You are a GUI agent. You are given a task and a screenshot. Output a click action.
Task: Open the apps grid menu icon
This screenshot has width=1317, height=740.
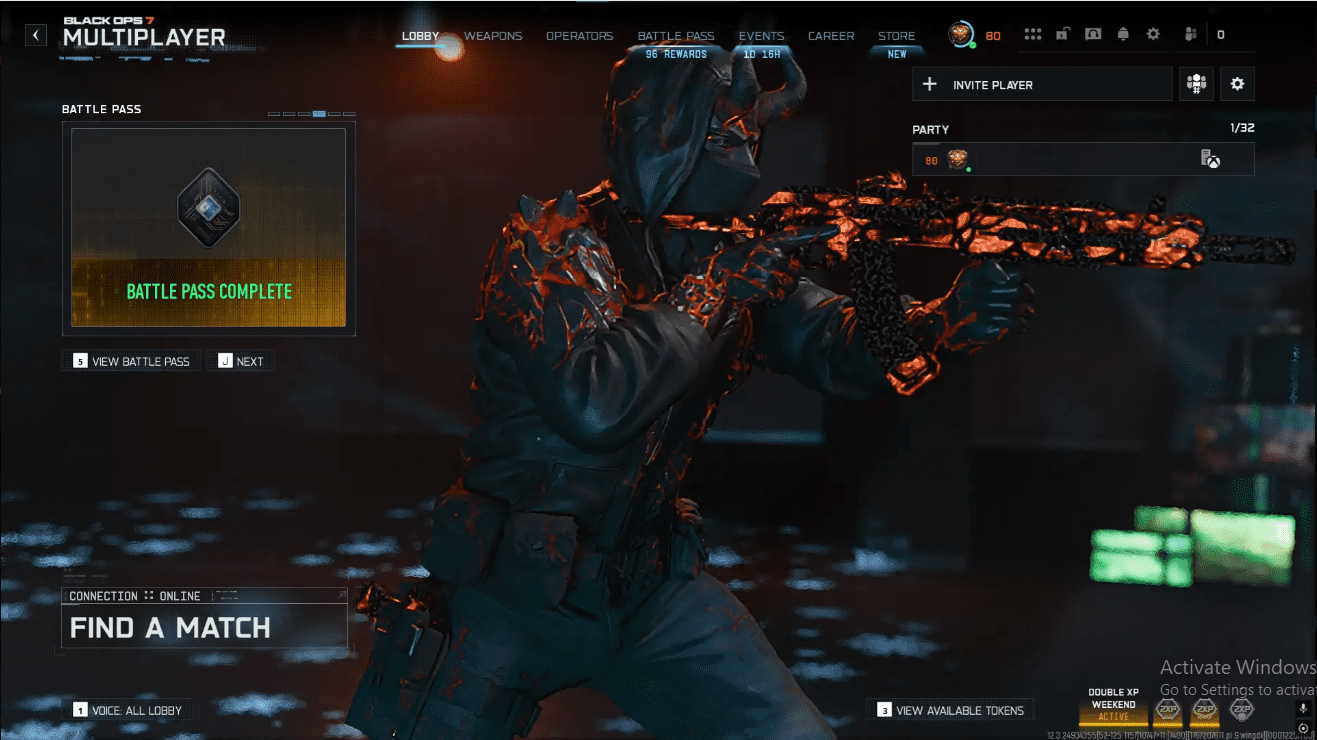pos(1033,33)
